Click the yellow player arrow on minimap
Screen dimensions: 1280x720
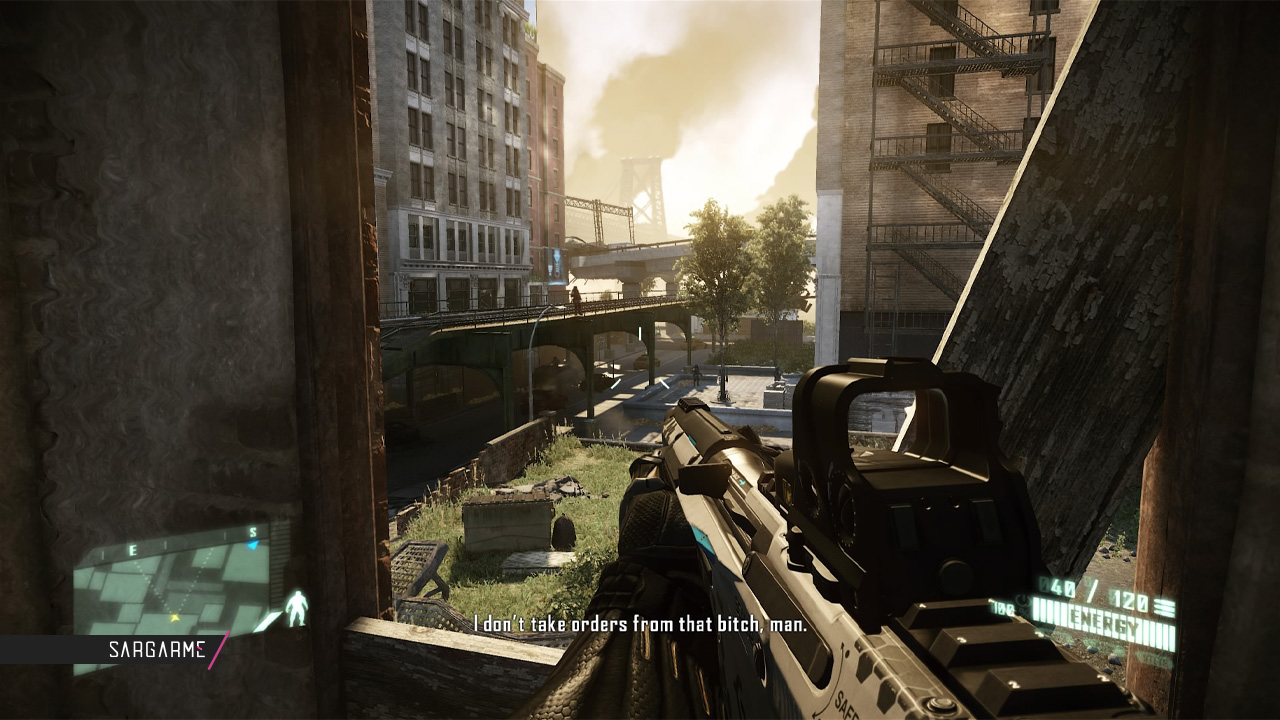pyautogui.click(x=175, y=619)
